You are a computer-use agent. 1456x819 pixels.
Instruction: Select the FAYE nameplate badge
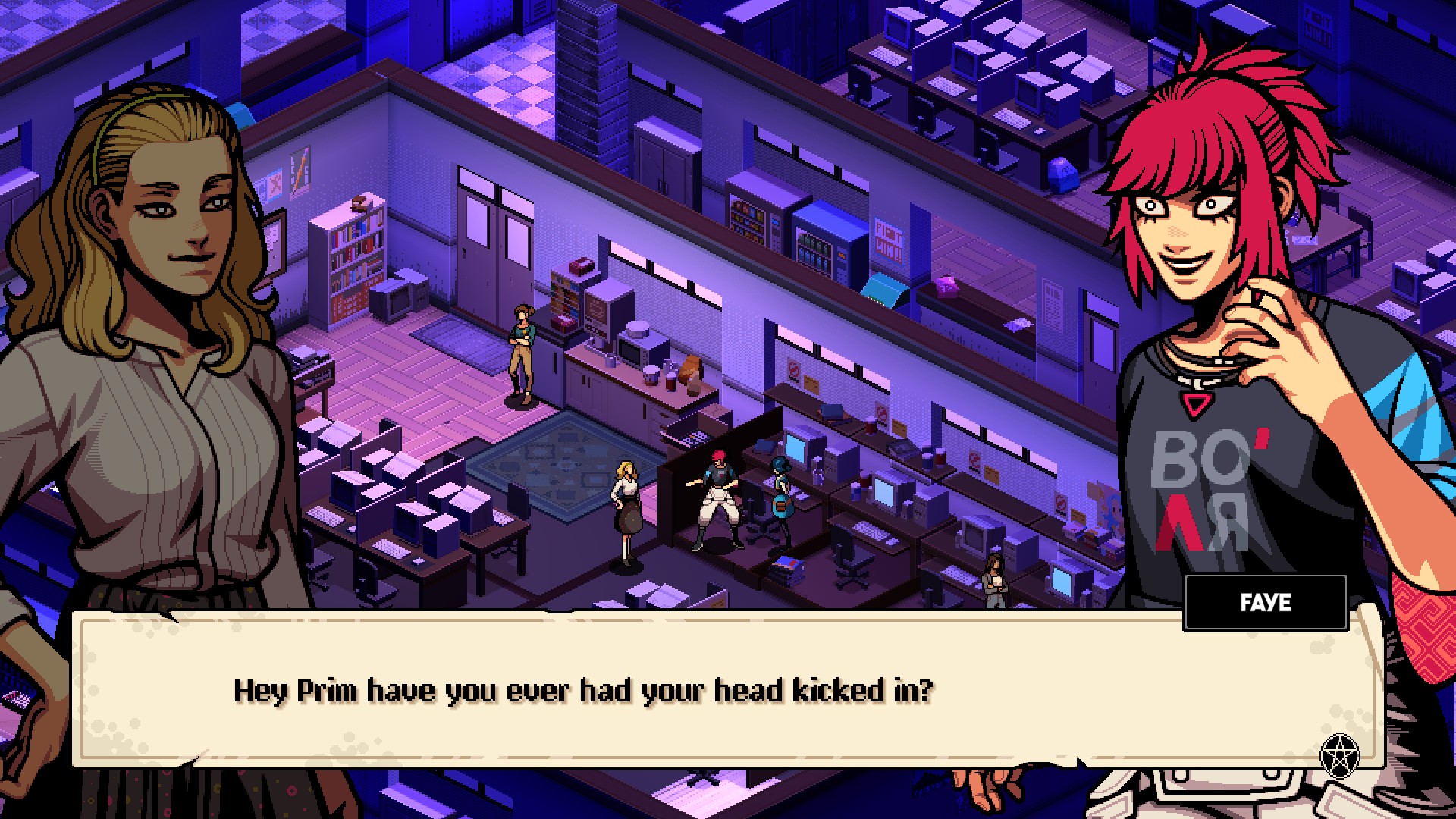coord(1265,604)
